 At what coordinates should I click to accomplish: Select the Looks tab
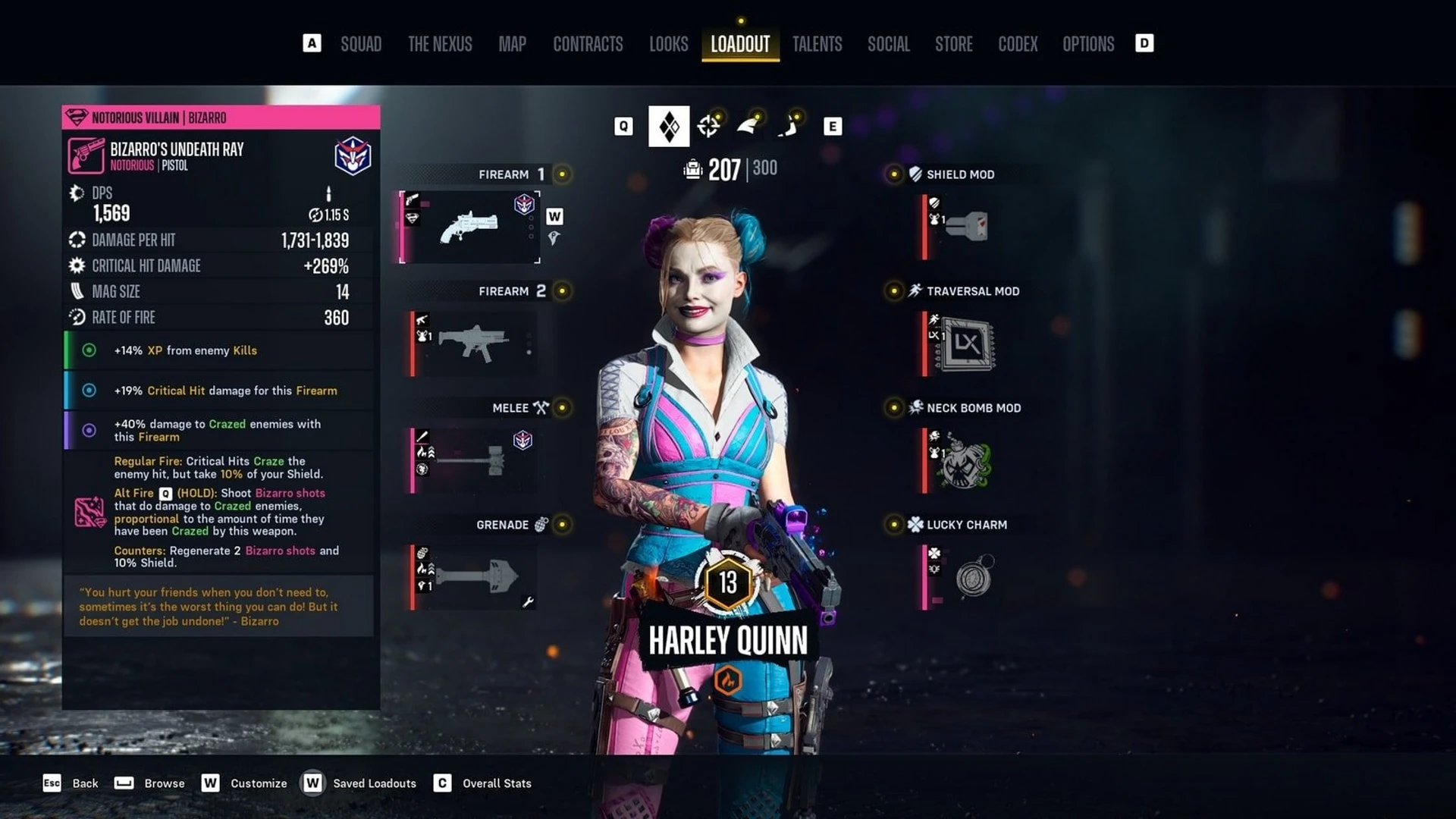[668, 44]
